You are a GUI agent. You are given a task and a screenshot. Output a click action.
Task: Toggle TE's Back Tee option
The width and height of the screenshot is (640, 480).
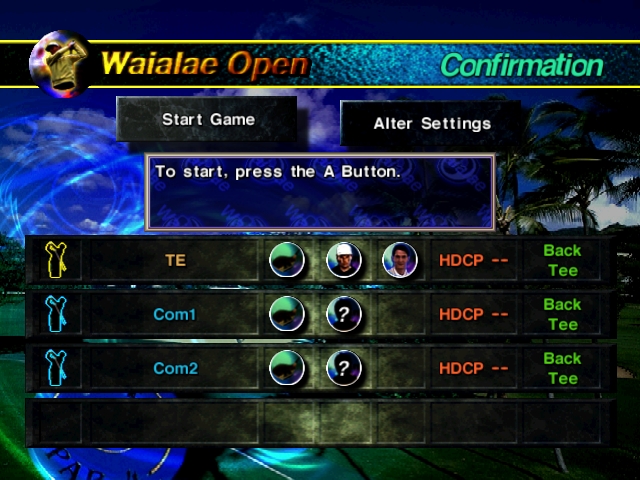click(562, 261)
